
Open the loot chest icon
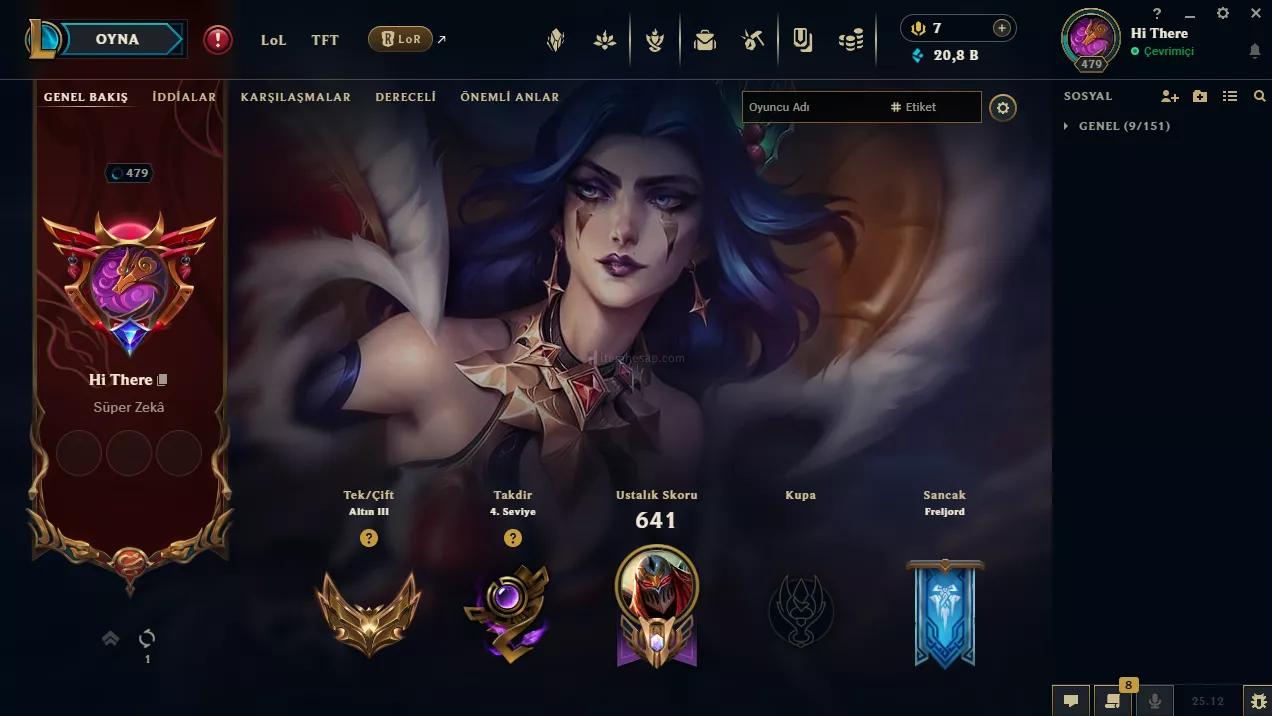(705, 40)
